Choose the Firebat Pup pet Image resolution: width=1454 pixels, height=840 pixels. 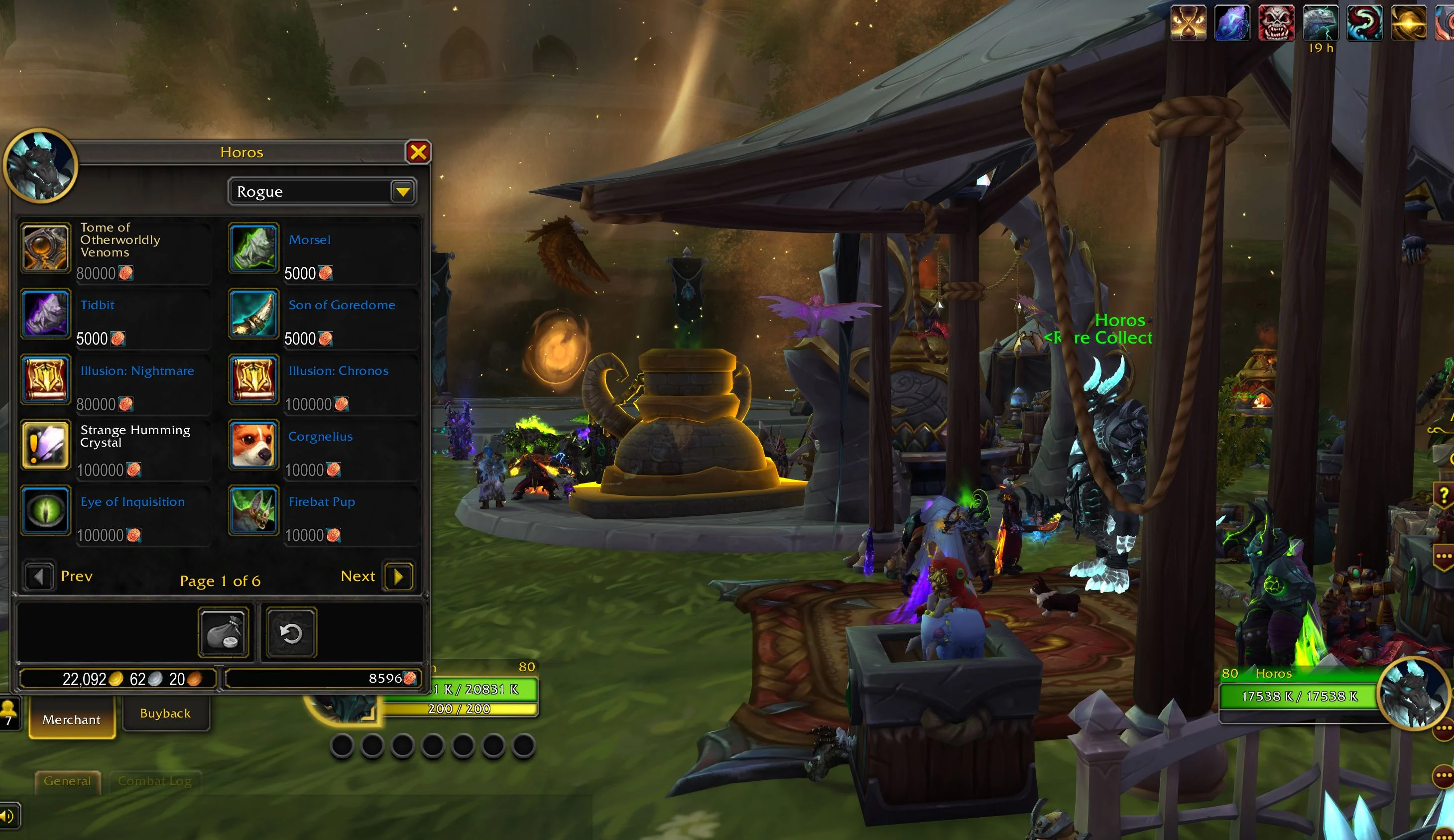(x=254, y=510)
